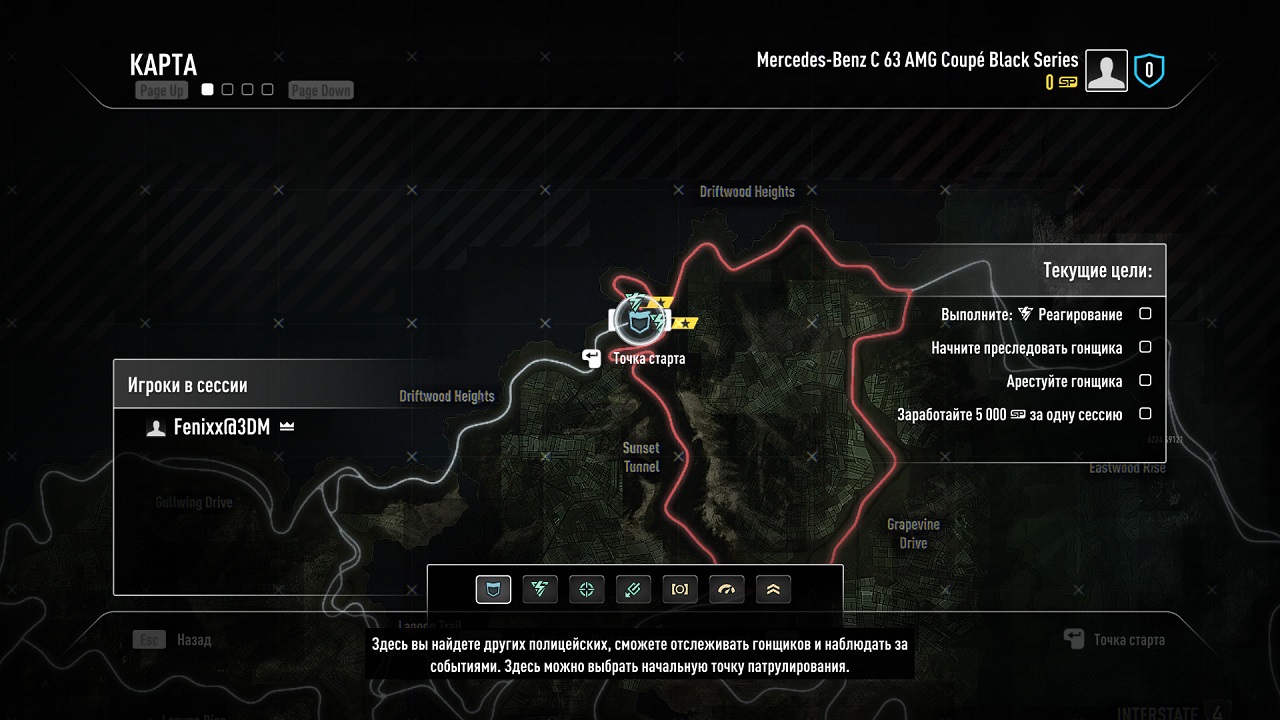Image resolution: width=1280 pixels, height=720 pixels.
Task: Select the 'Выполните: Реагирование' objective
Action: 1032,314
